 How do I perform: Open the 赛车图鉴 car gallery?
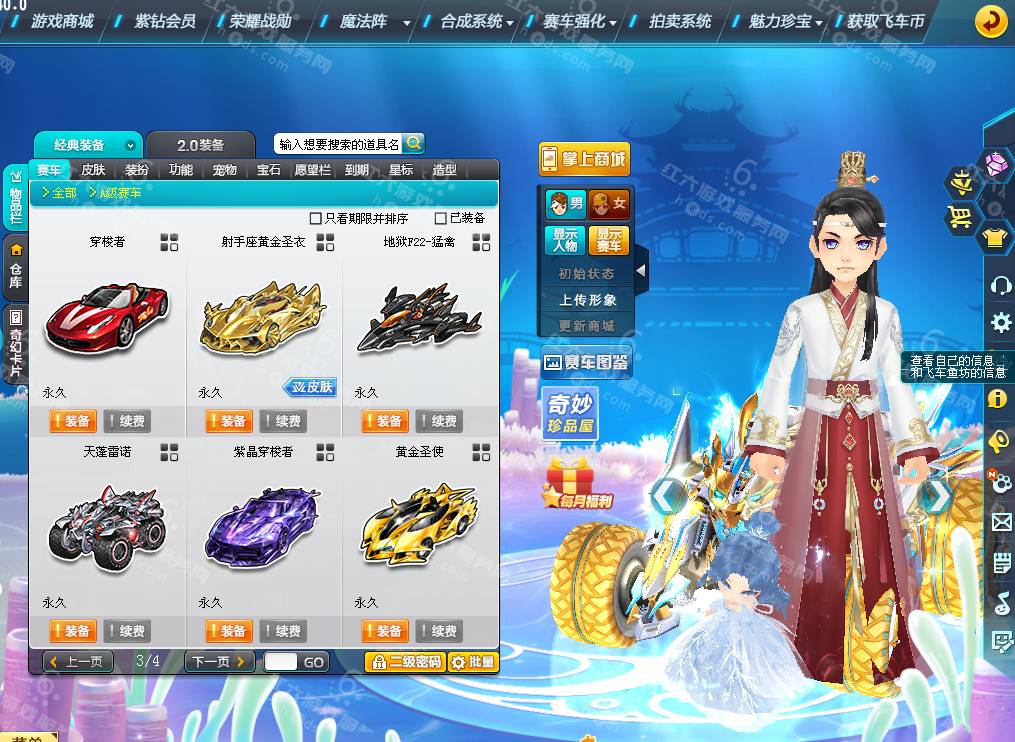click(585, 362)
